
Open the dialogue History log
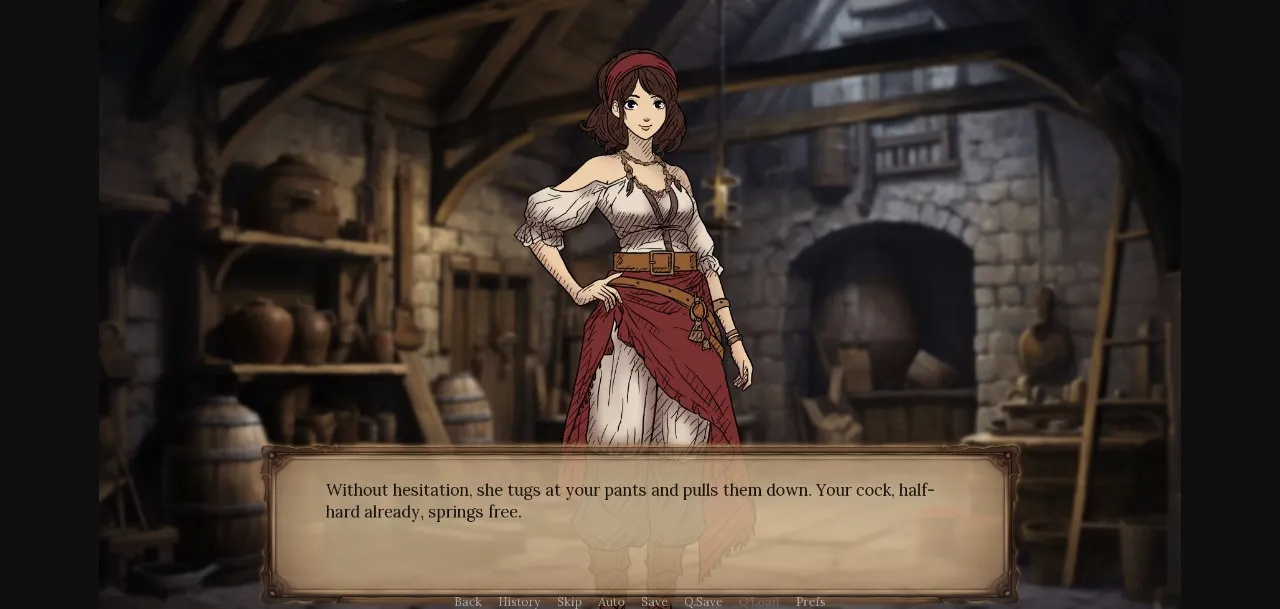[519, 601]
